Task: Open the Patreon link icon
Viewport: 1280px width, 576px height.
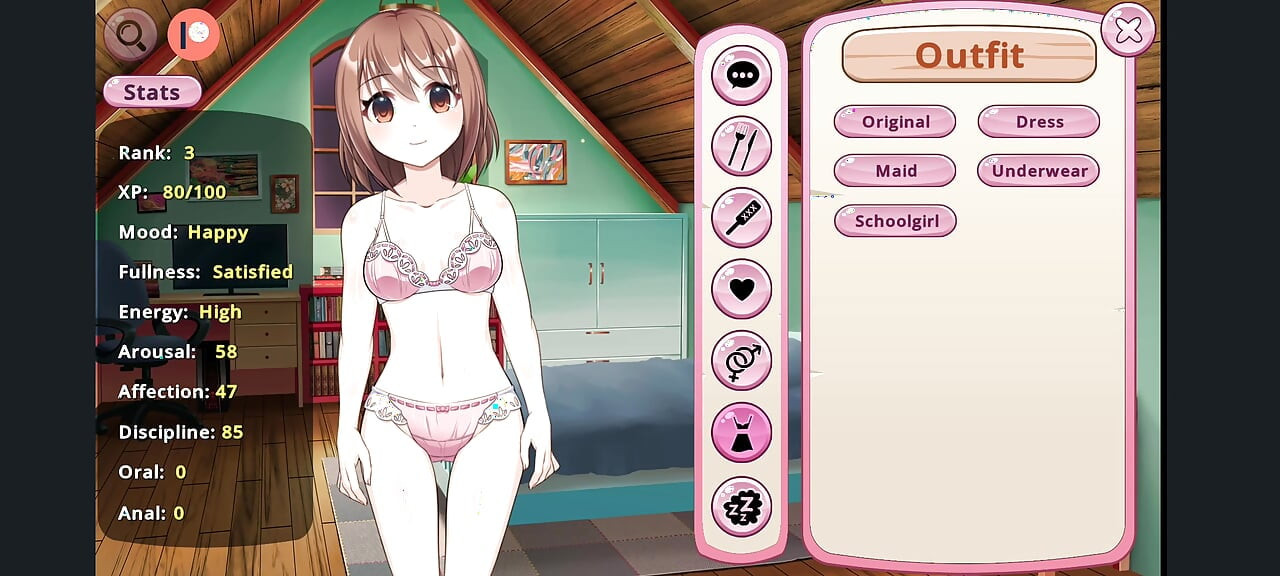Action: [193, 35]
